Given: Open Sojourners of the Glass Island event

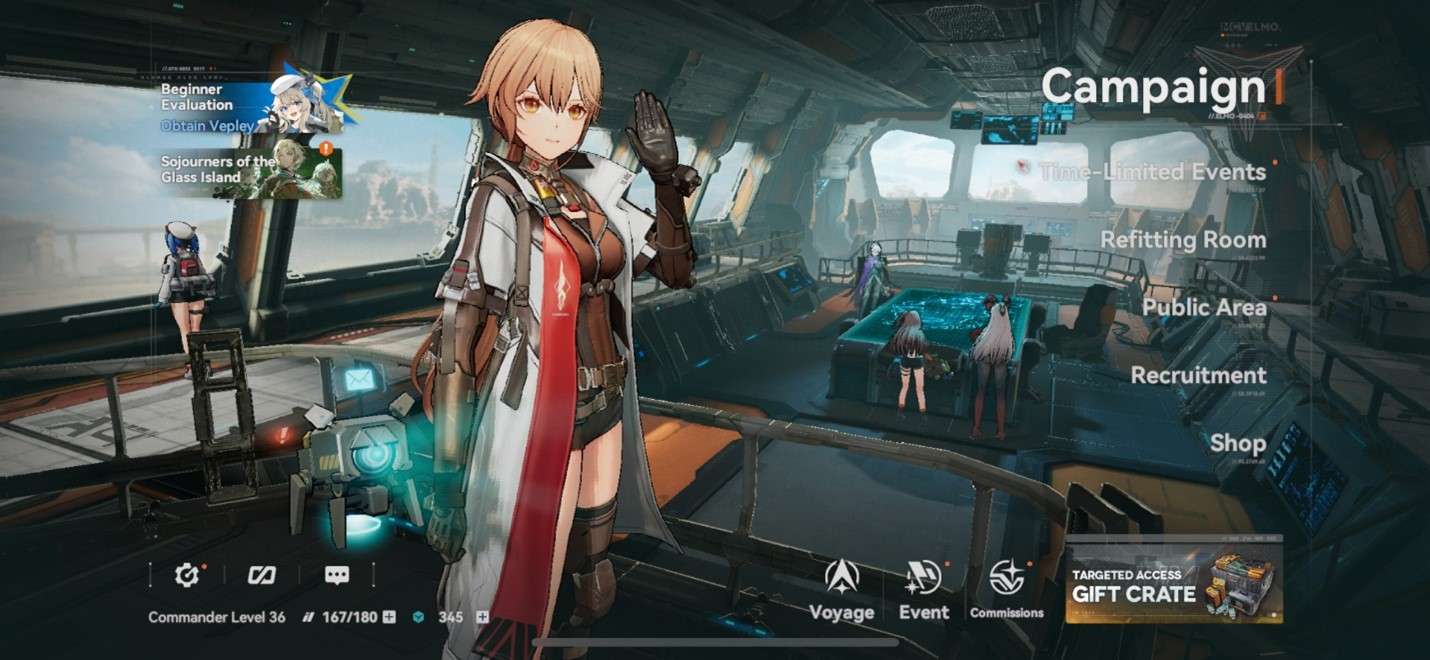Looking at the screenshot, I should (x=250, y=170).
